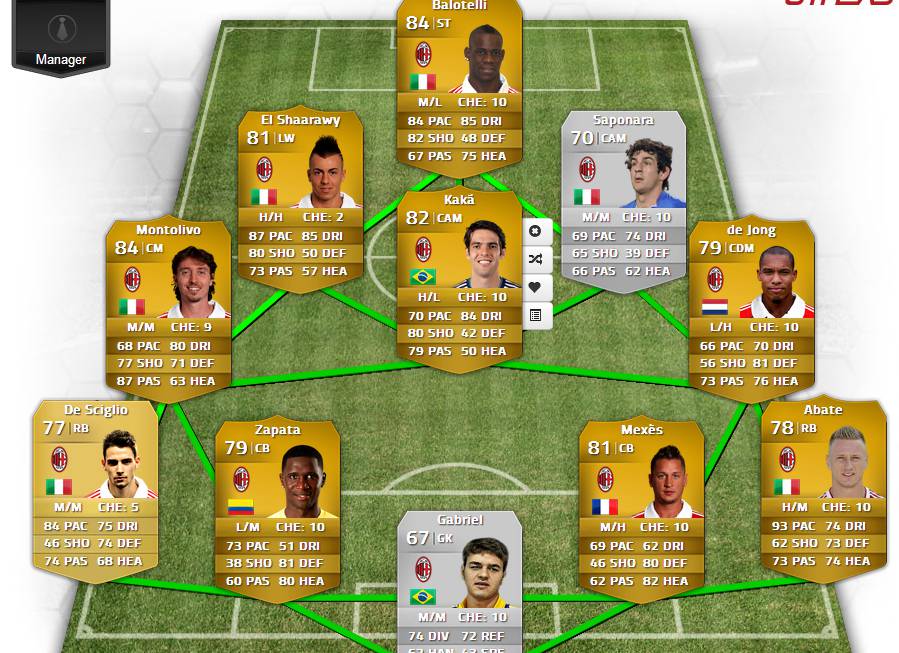Remove Kaká using the circled X icon

tap(536, 231)
